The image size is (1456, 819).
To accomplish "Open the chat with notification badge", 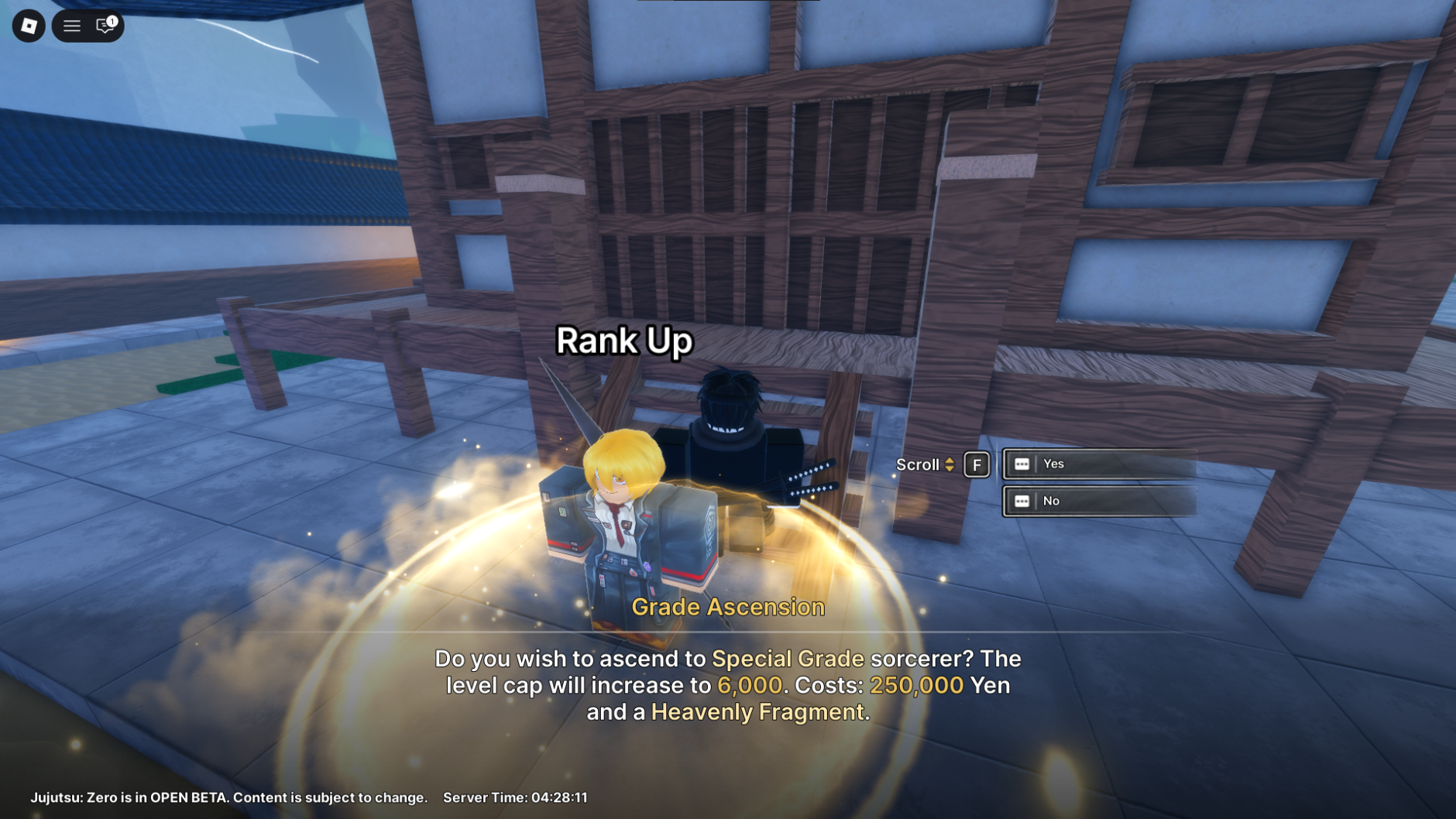I will [105, 26].
